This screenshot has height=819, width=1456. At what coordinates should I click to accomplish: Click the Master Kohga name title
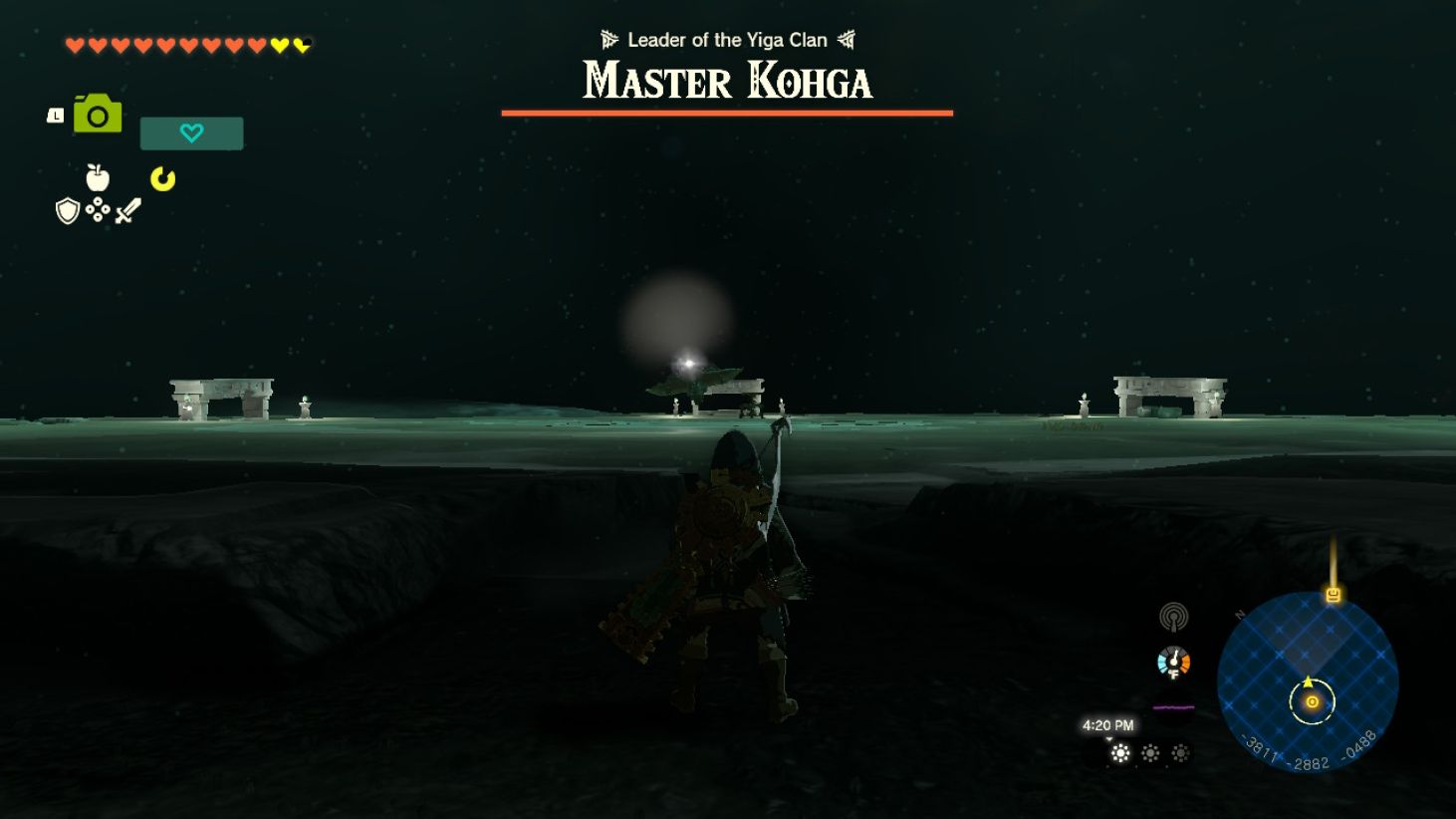[726, 82]
